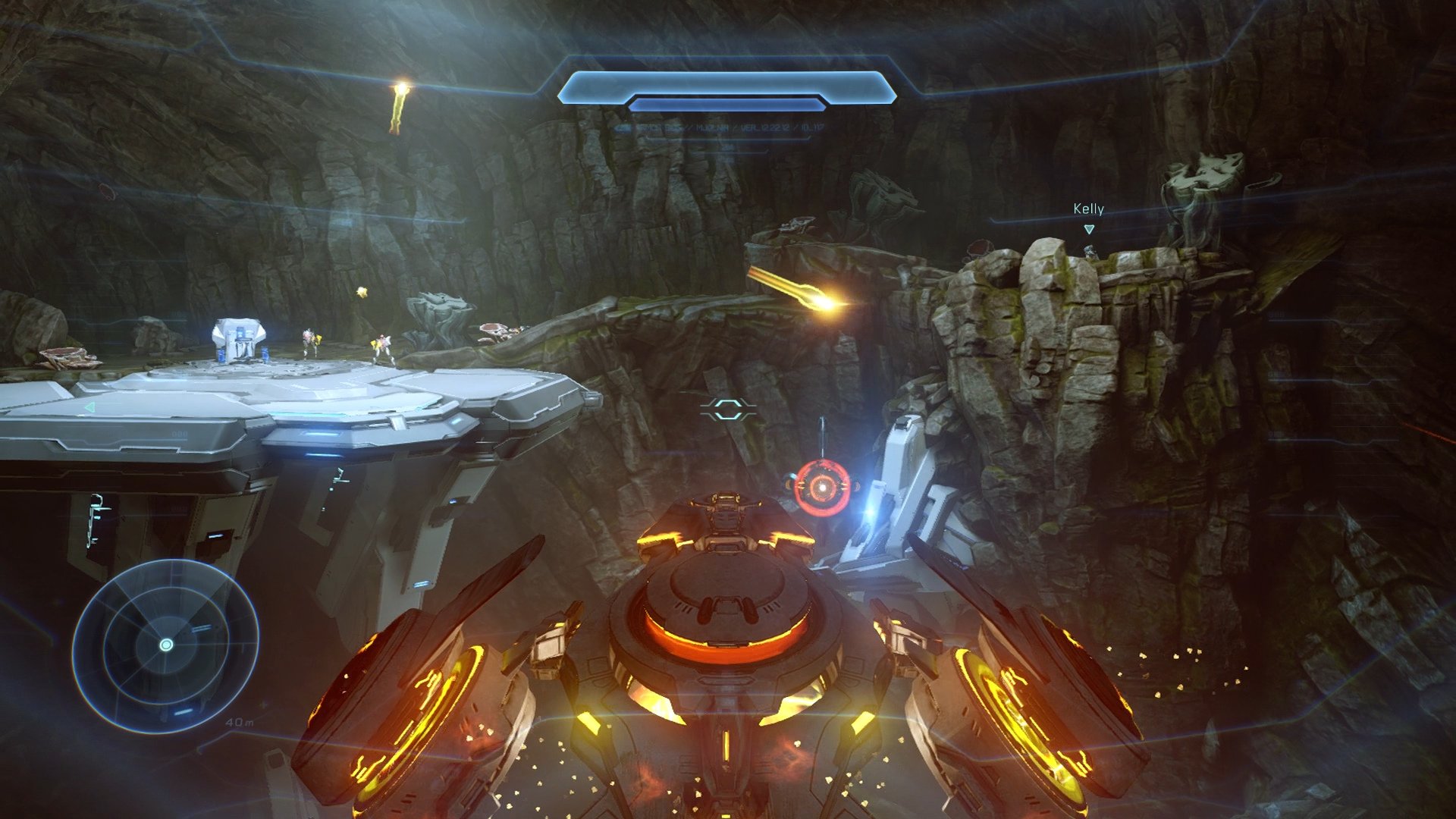
Task: Select the center player dot on the radar
Action: coord(166,646)
